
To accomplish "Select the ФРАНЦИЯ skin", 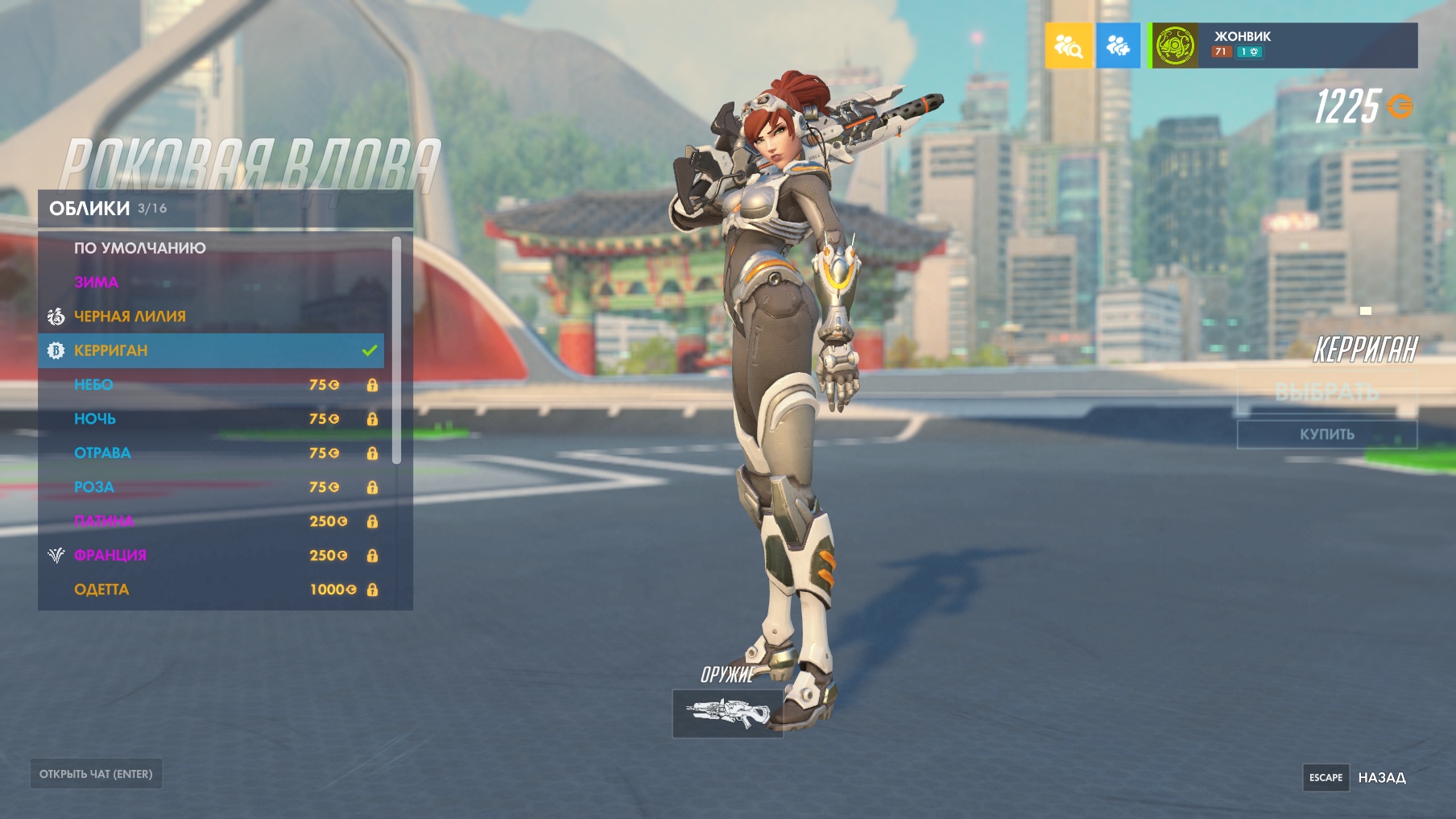I will [x=211, y=556].
